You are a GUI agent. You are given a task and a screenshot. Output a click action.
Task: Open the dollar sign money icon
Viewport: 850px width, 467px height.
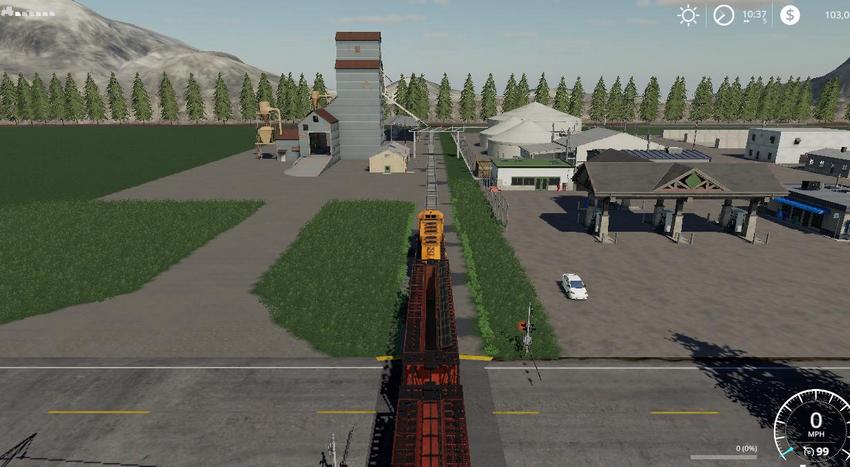(790, 15)
